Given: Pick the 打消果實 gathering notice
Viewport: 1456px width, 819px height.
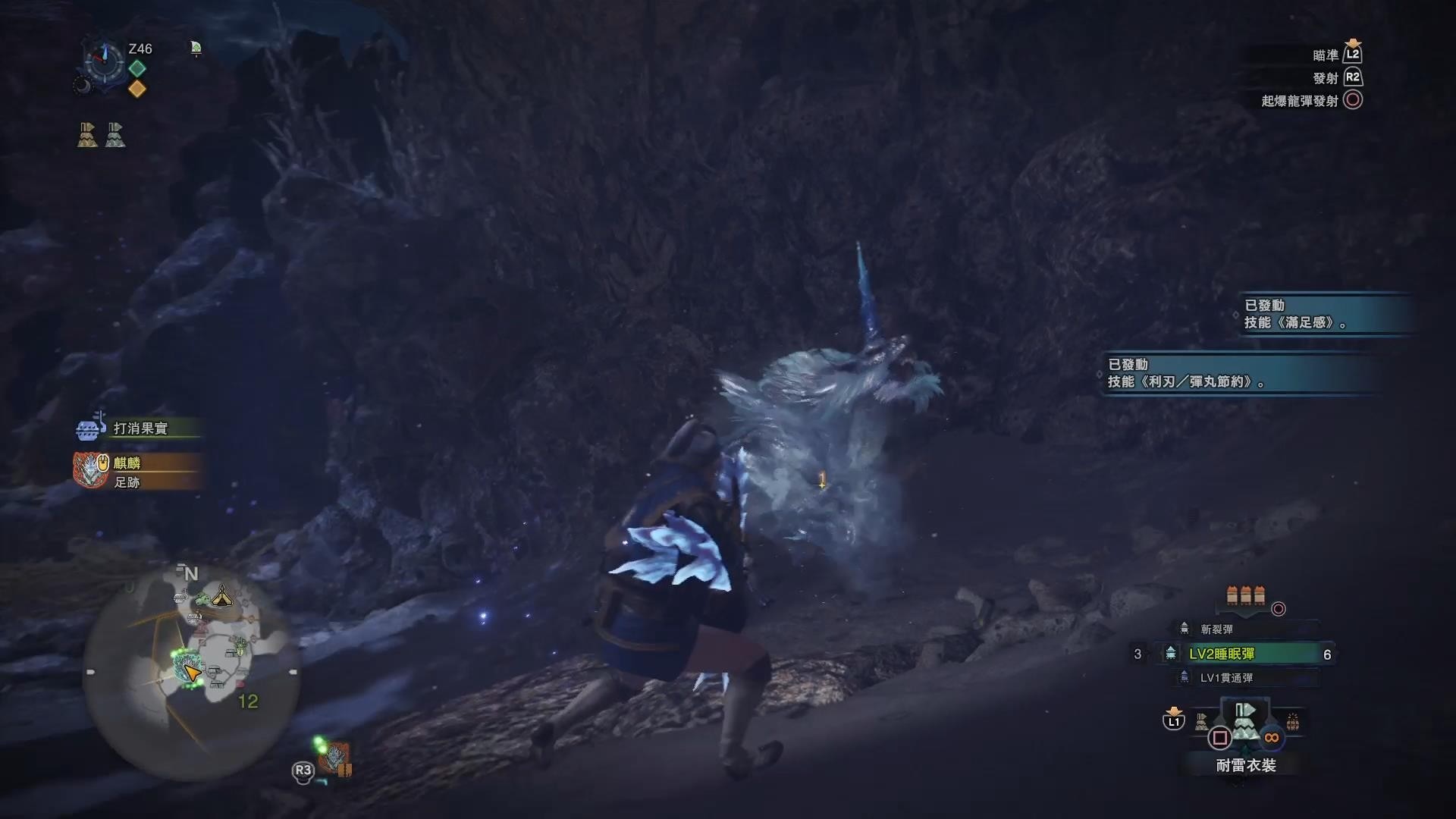Looking at the screenshot, I should (x=140, y=428).
